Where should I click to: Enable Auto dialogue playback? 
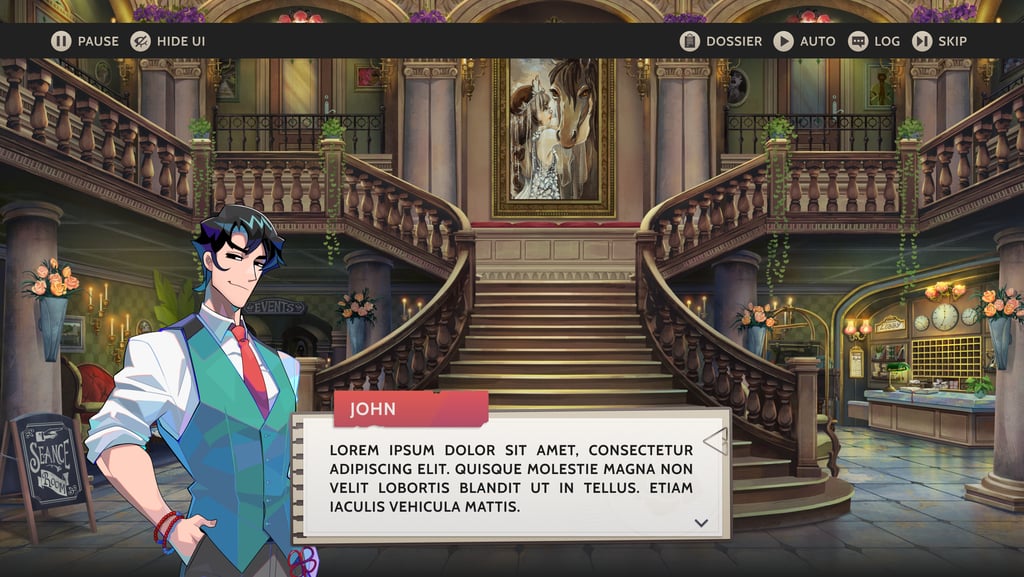pyautogui.click(x=804, y=41)
